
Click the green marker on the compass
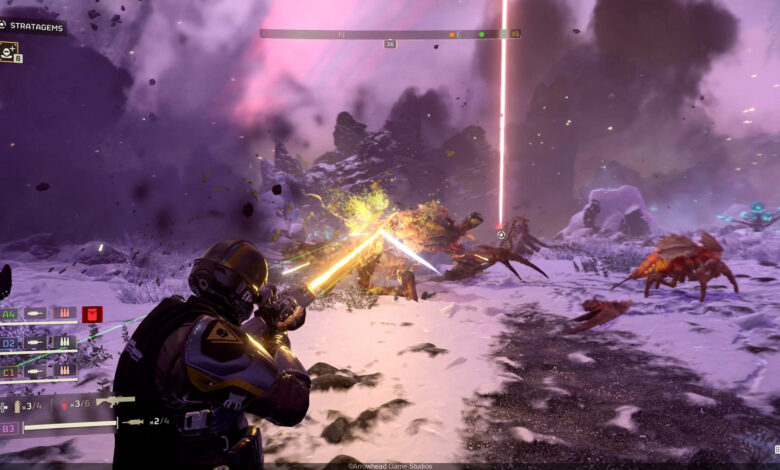(481, 34)
